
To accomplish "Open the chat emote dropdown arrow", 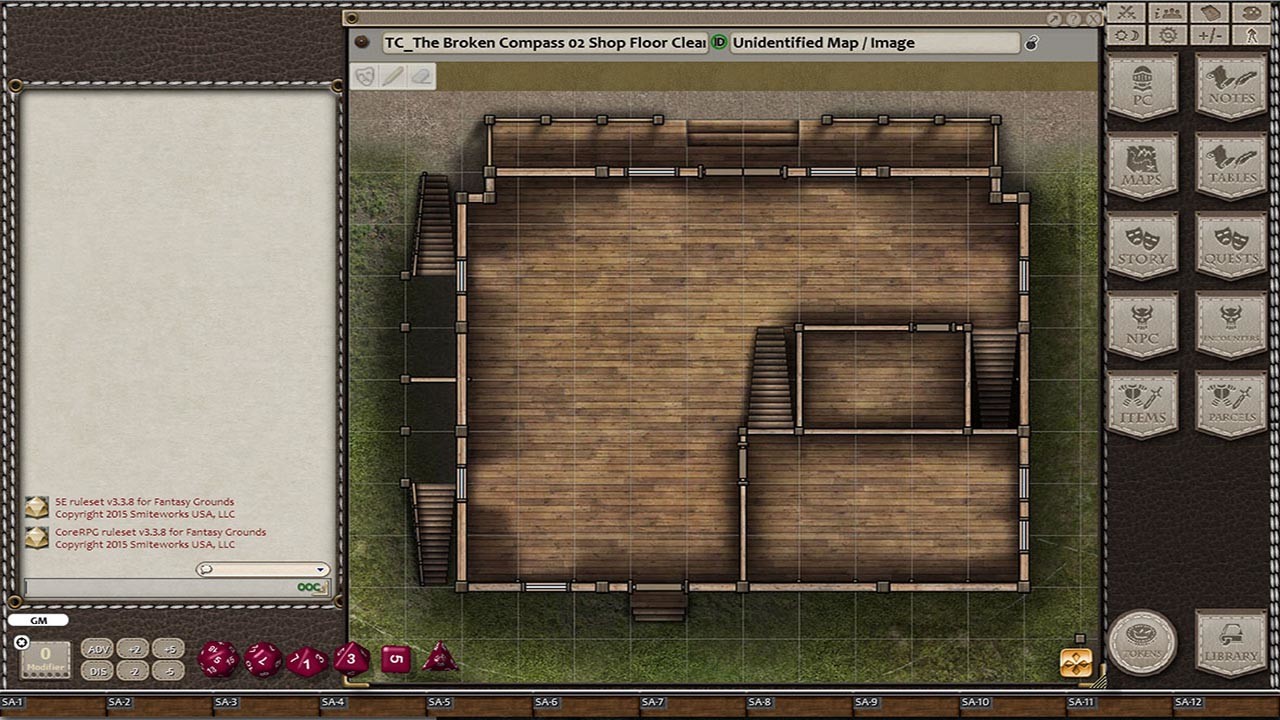I will coord(320,568).
